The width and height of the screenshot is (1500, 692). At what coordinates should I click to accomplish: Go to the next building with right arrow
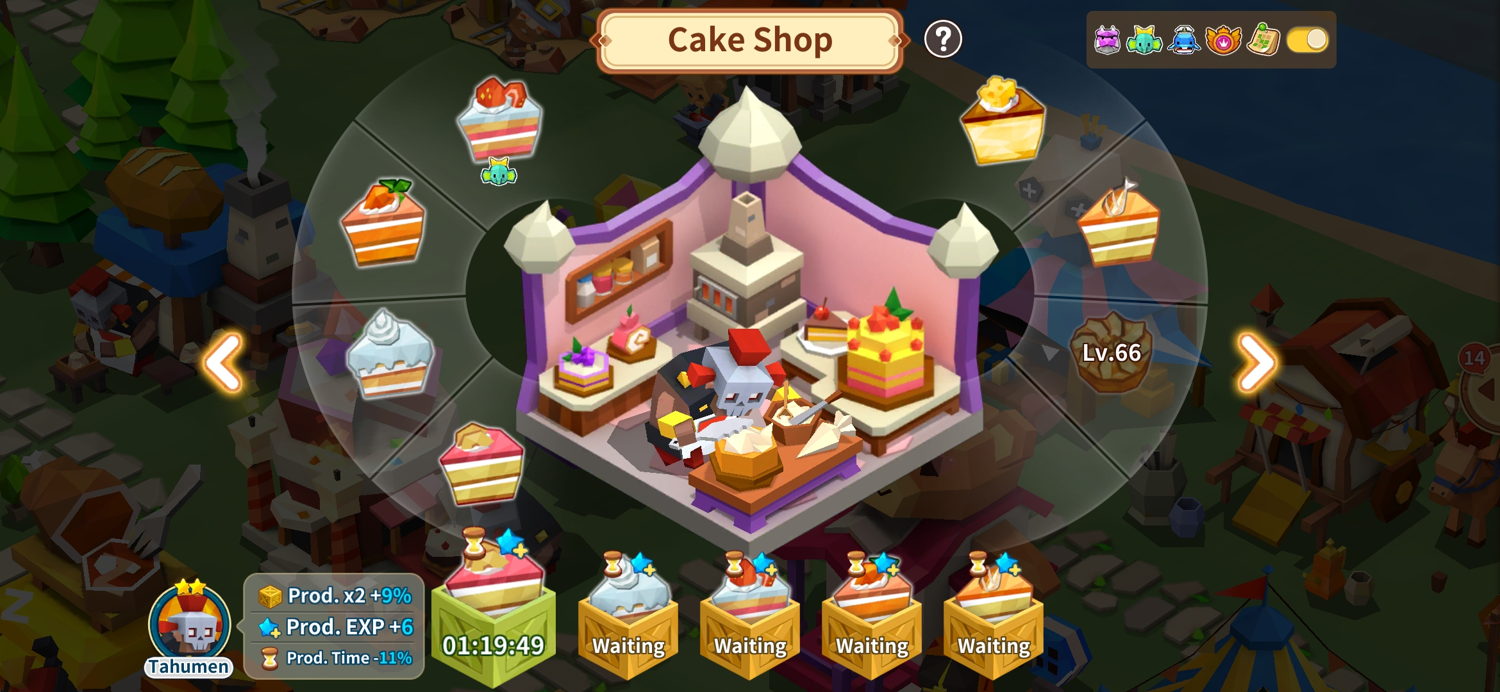coord(1257,362)
